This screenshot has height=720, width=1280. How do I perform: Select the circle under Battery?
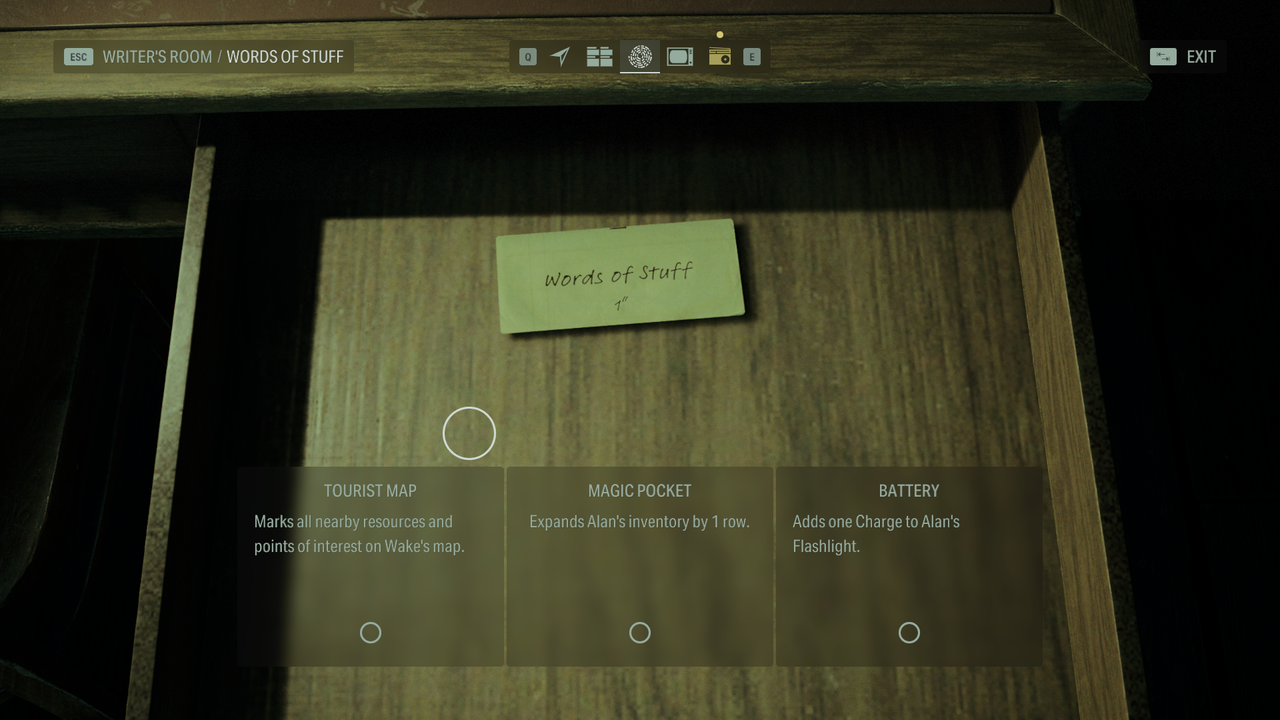909,632
